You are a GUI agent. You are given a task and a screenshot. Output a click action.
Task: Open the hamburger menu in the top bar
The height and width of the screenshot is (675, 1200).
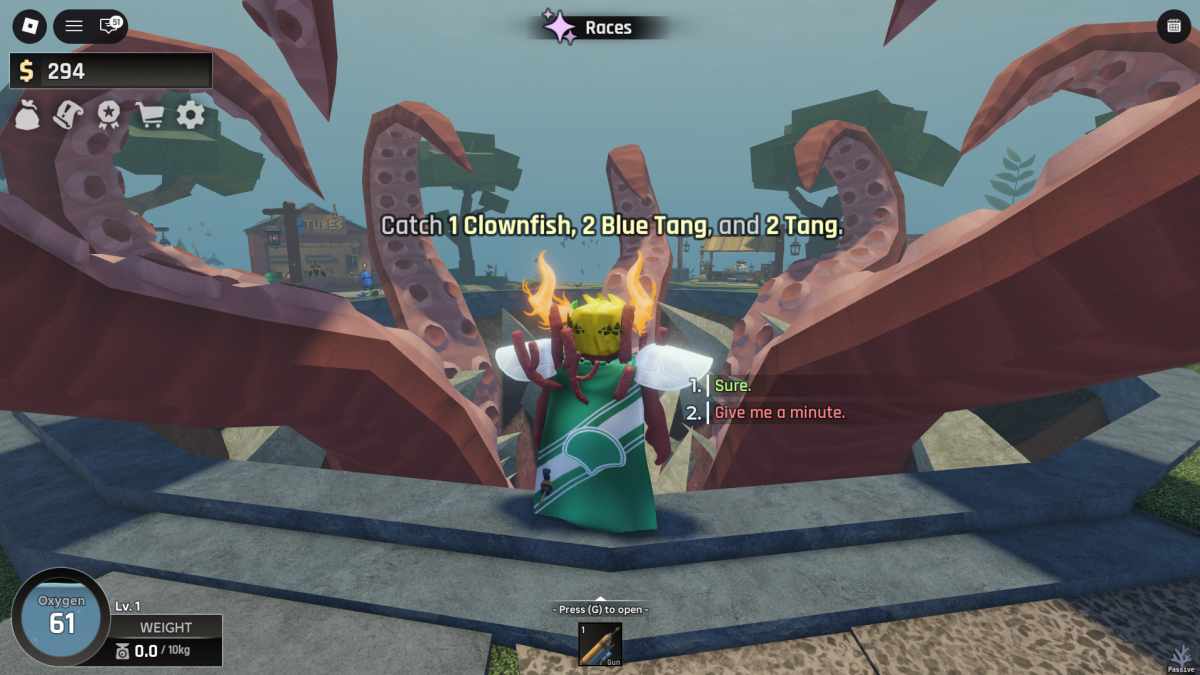coord(74,26)
